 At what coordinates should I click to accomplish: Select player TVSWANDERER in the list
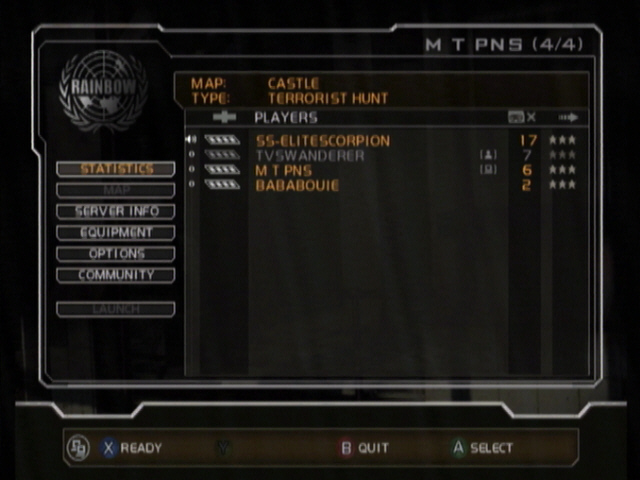[310, 156]
